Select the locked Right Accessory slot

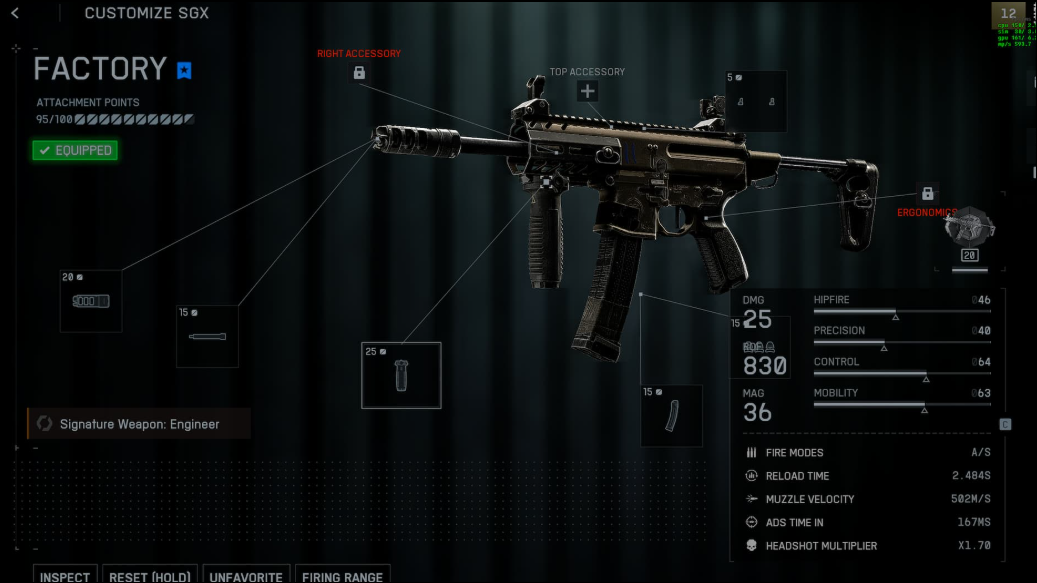click(x=359, y=72)
